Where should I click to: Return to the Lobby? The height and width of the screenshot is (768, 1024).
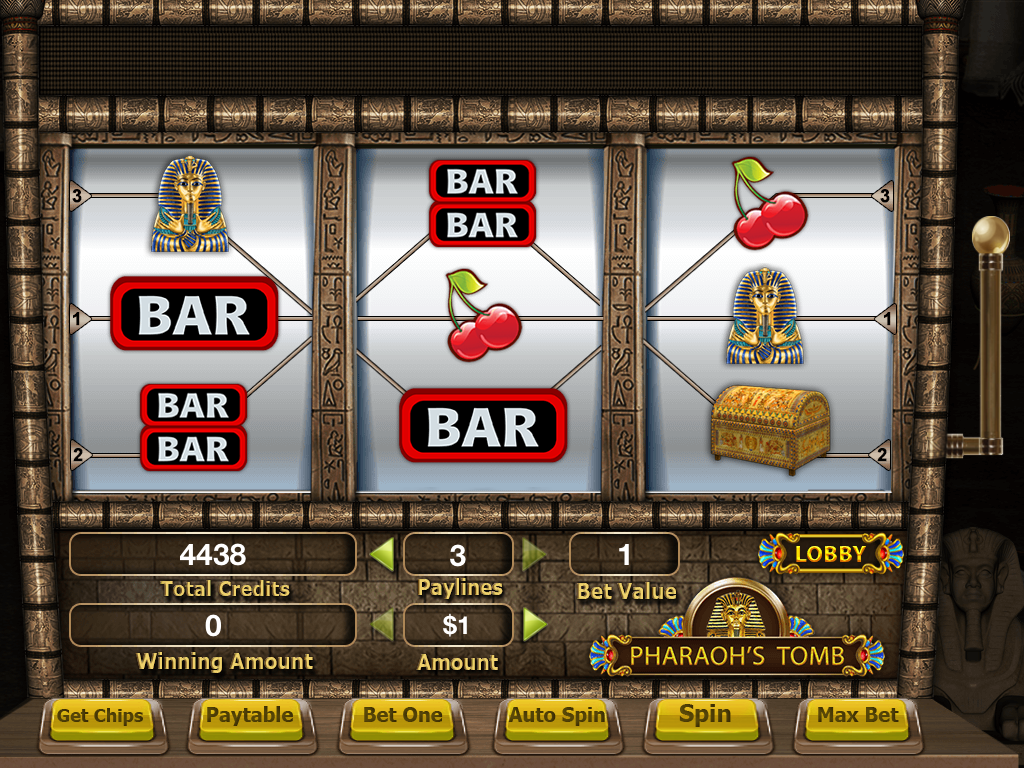[830, 553]
